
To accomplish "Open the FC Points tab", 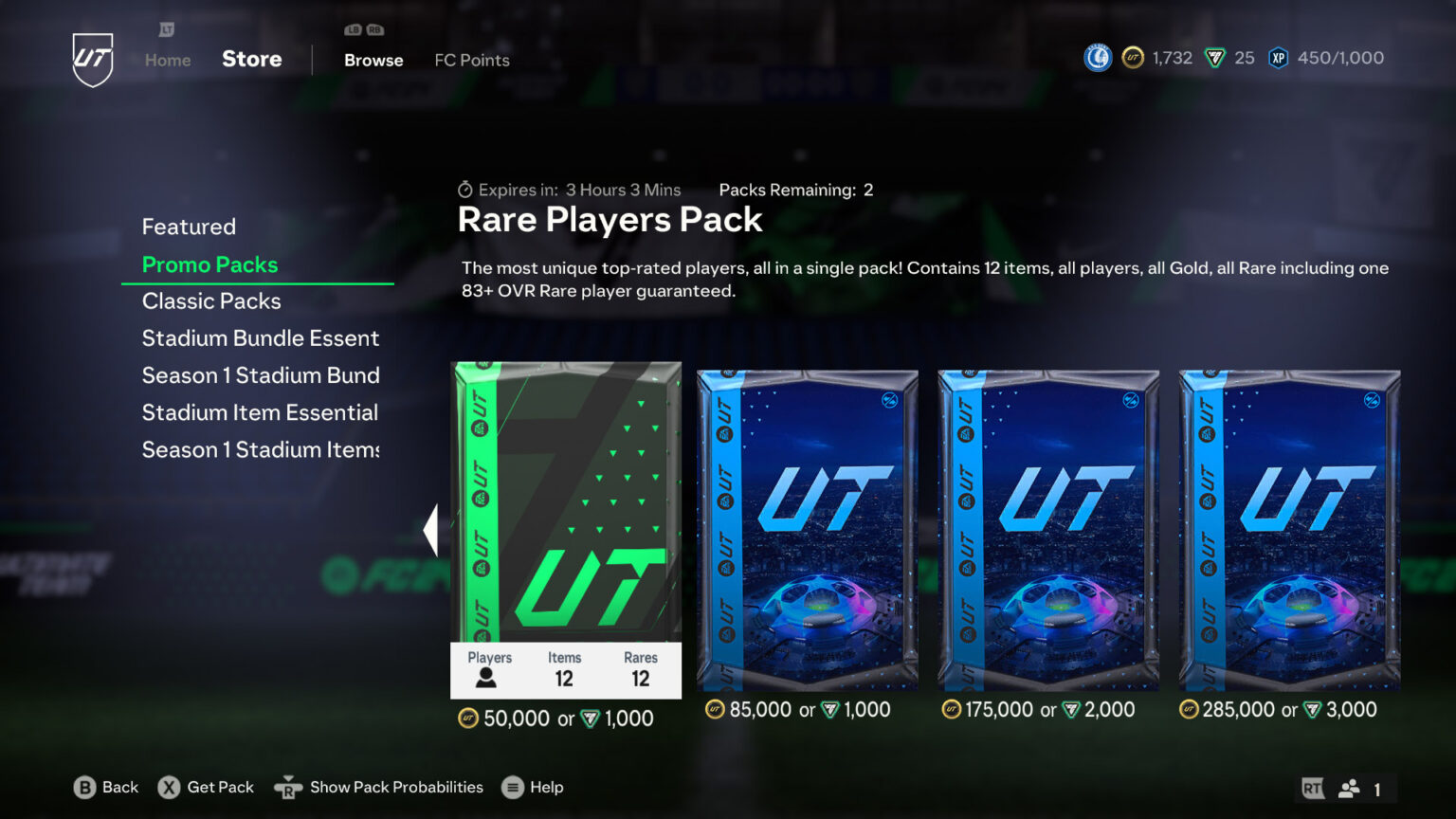I will click(x=471, y=60).
